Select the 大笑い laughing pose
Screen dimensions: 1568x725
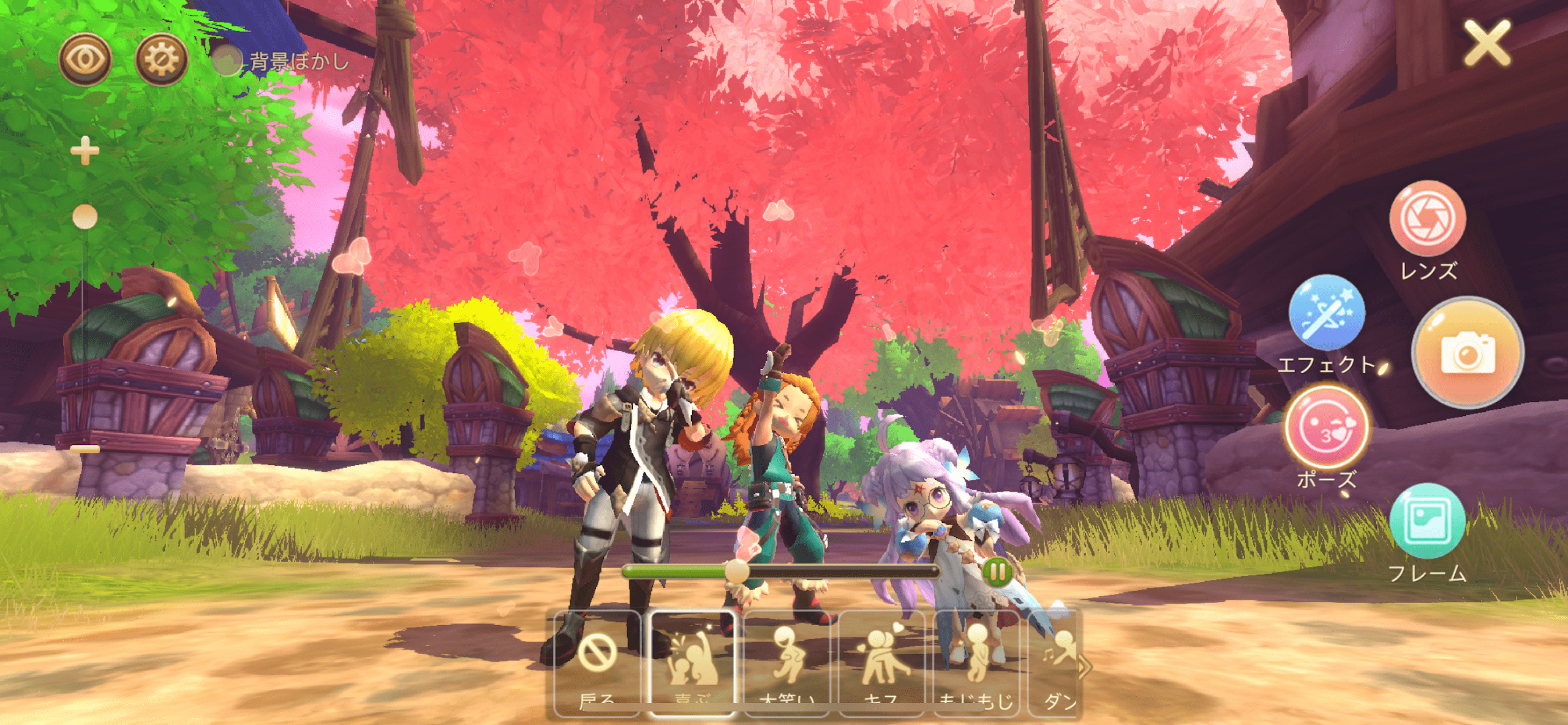(x=787, y=663)
